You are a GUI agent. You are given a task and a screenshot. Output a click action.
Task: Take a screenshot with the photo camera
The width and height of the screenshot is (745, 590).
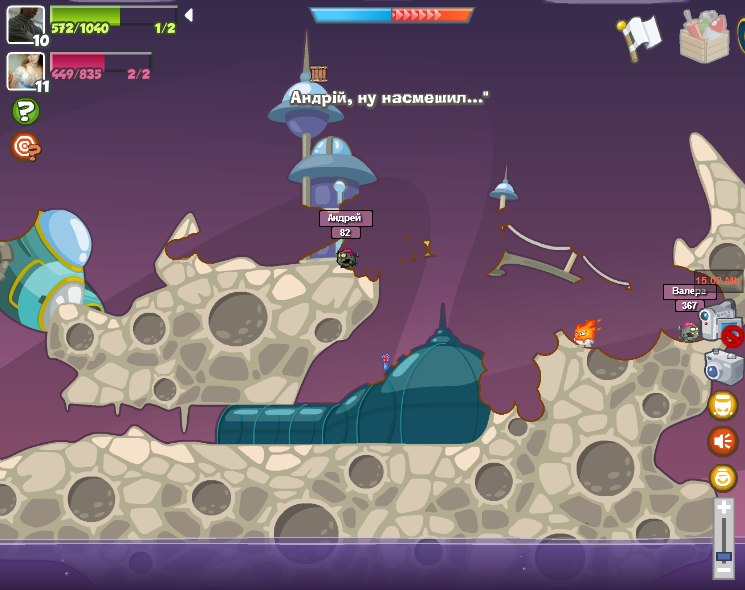723,367
